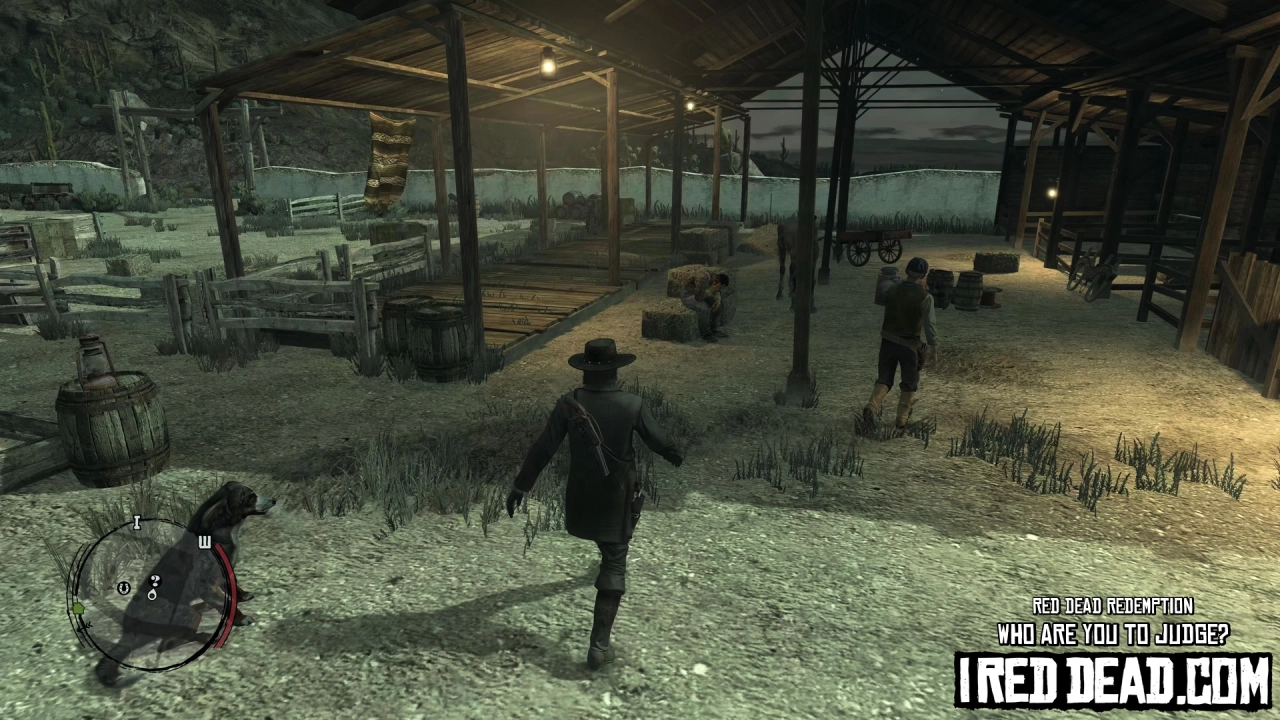
Task: Click the green safehouse icon on minimap edge
Action: pyautogui.click(x=79, y=609)
